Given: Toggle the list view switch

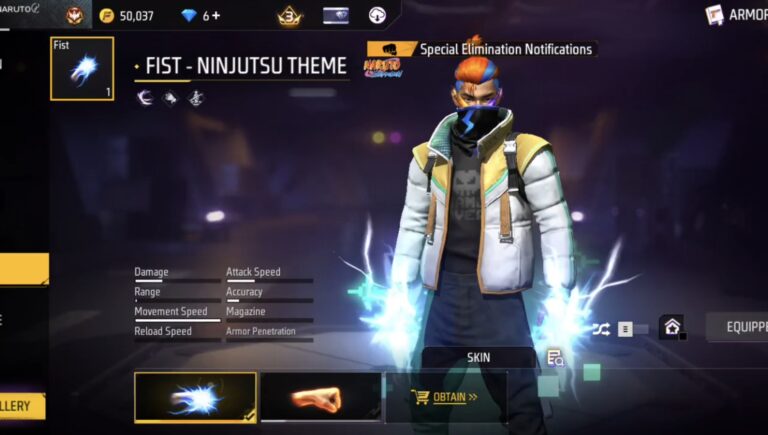Looking at the screenshot, I should [631, 328].
